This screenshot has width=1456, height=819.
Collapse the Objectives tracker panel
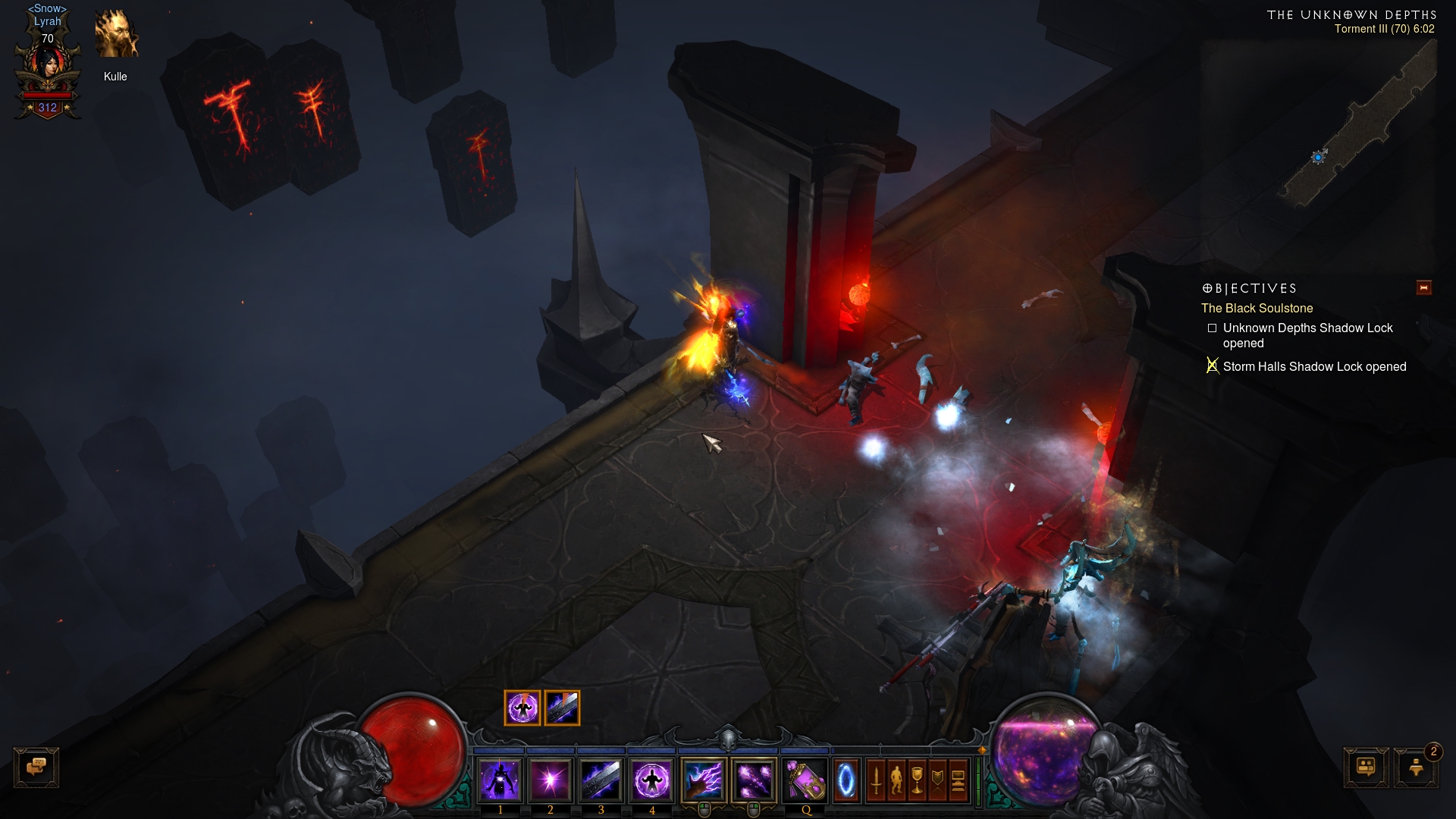point(1423,288)
